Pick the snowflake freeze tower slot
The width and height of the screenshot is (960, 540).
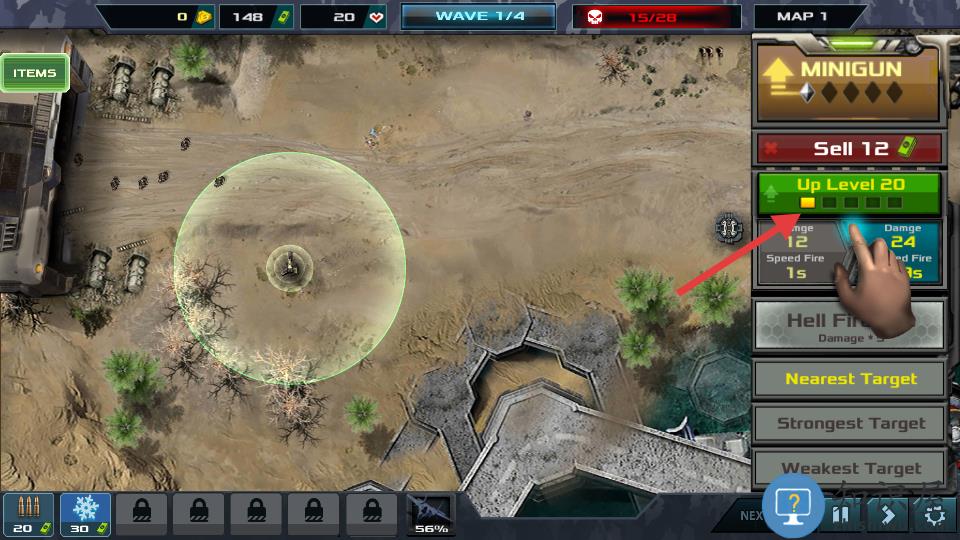tap(85, 514)
